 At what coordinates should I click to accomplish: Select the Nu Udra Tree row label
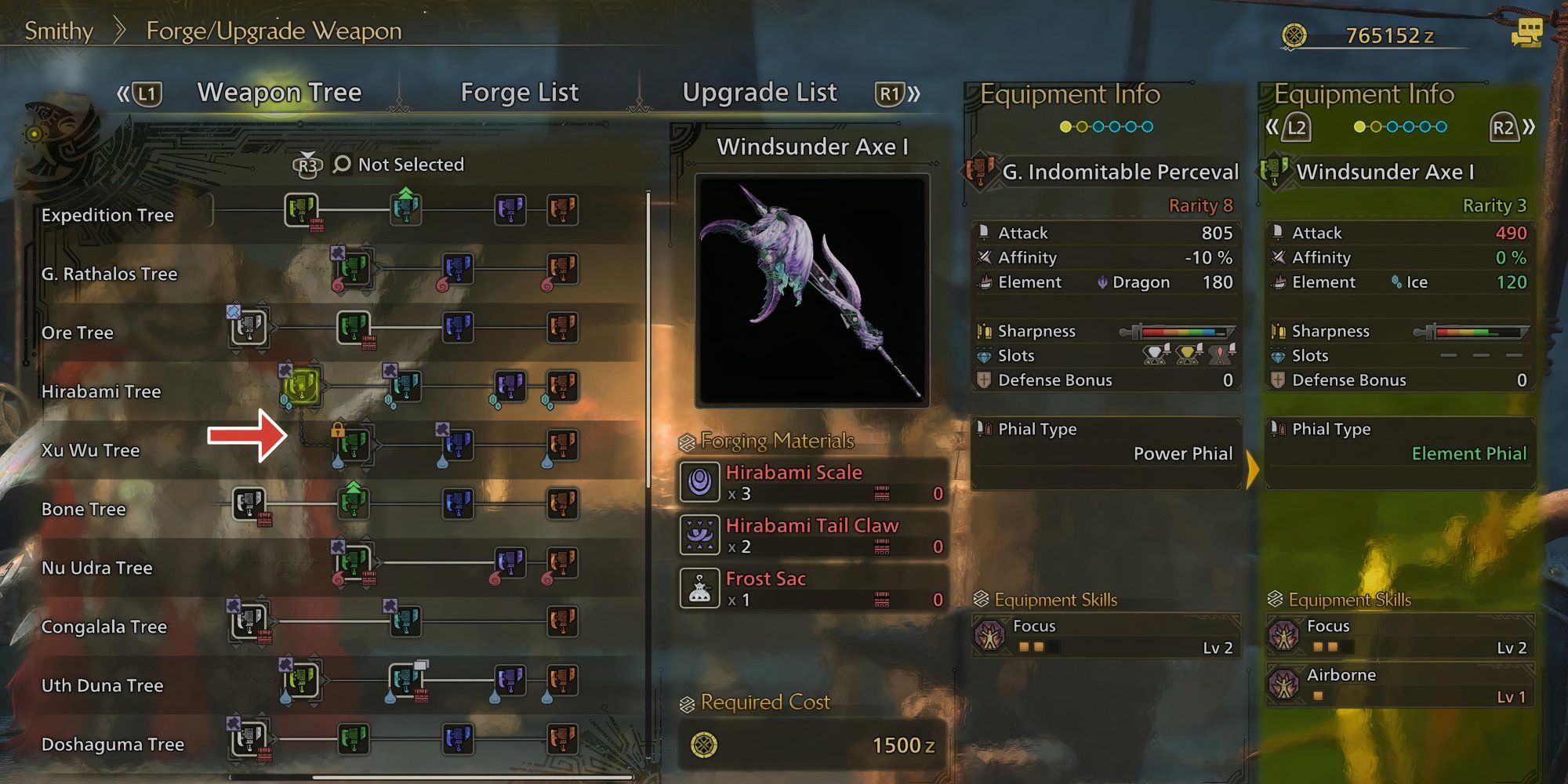point(96,568)
